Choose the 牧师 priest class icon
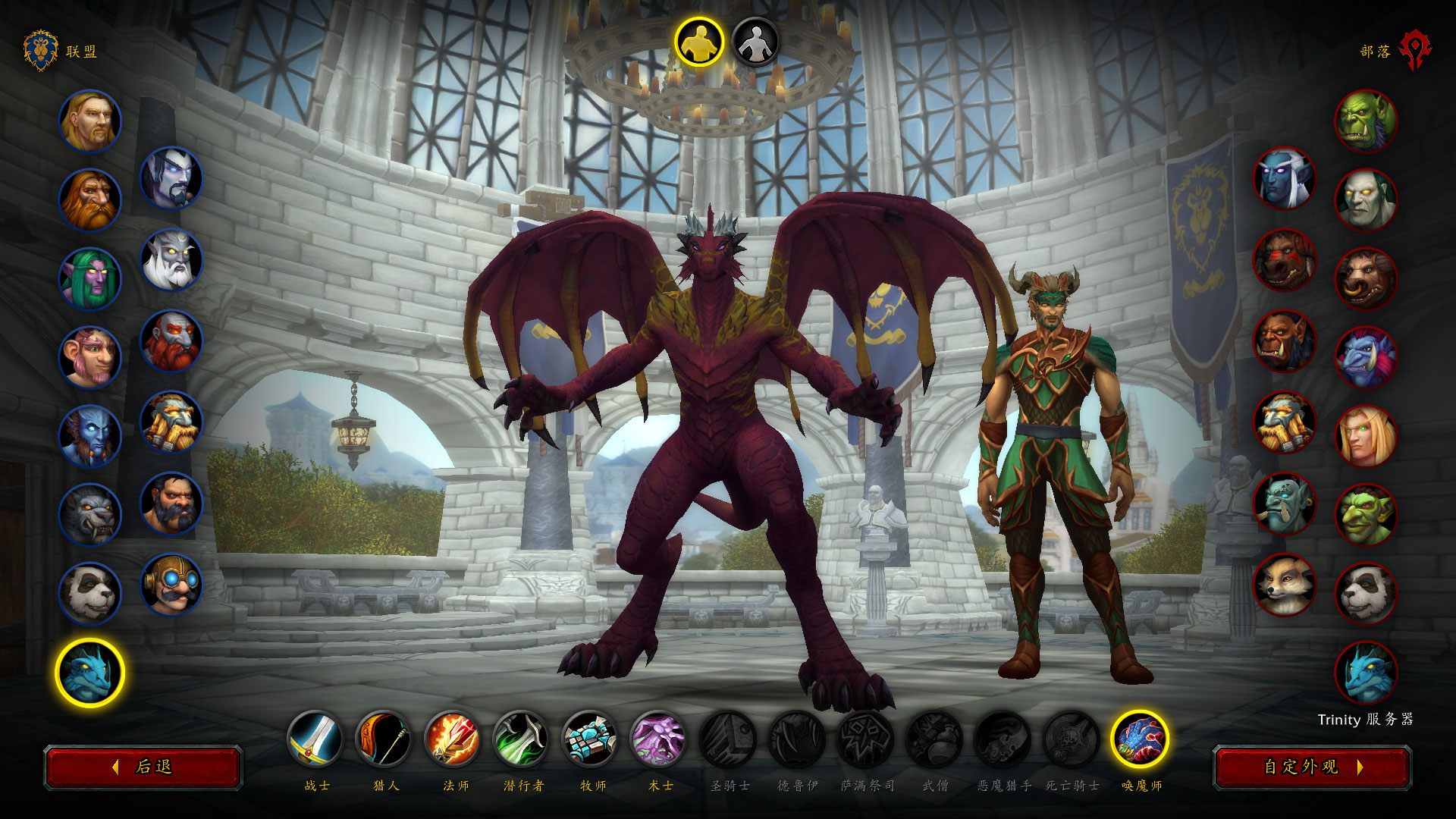1456x819 pixels. (x=590, y=739)
